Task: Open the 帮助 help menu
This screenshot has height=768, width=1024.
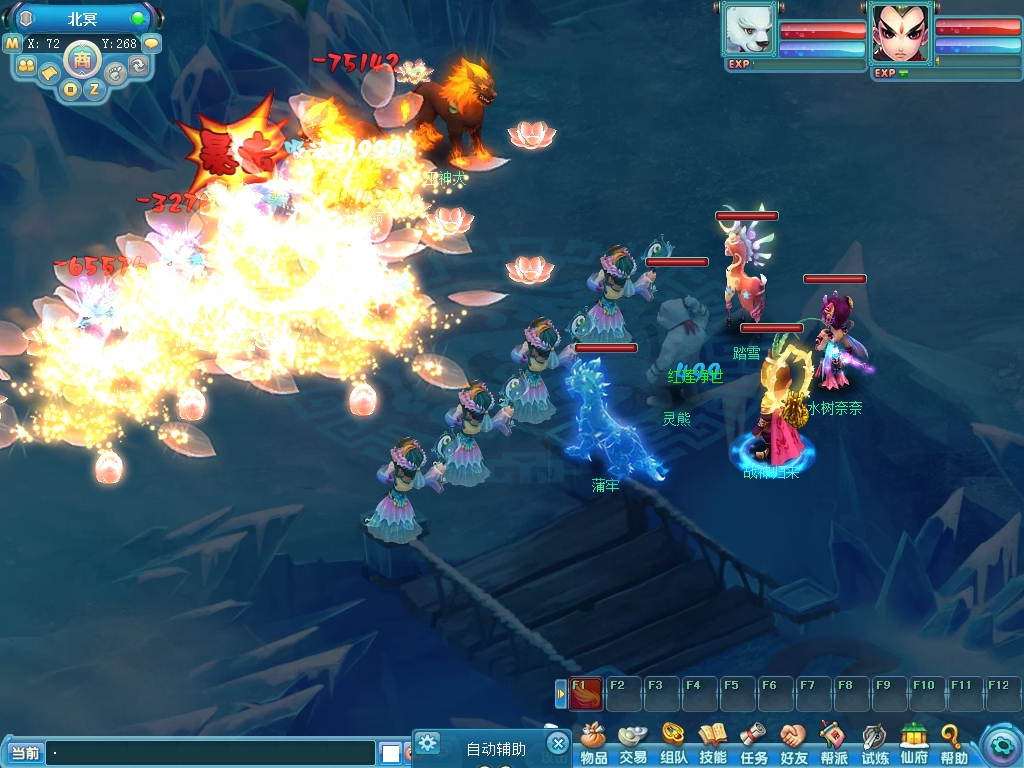Action: click(953, 743)
